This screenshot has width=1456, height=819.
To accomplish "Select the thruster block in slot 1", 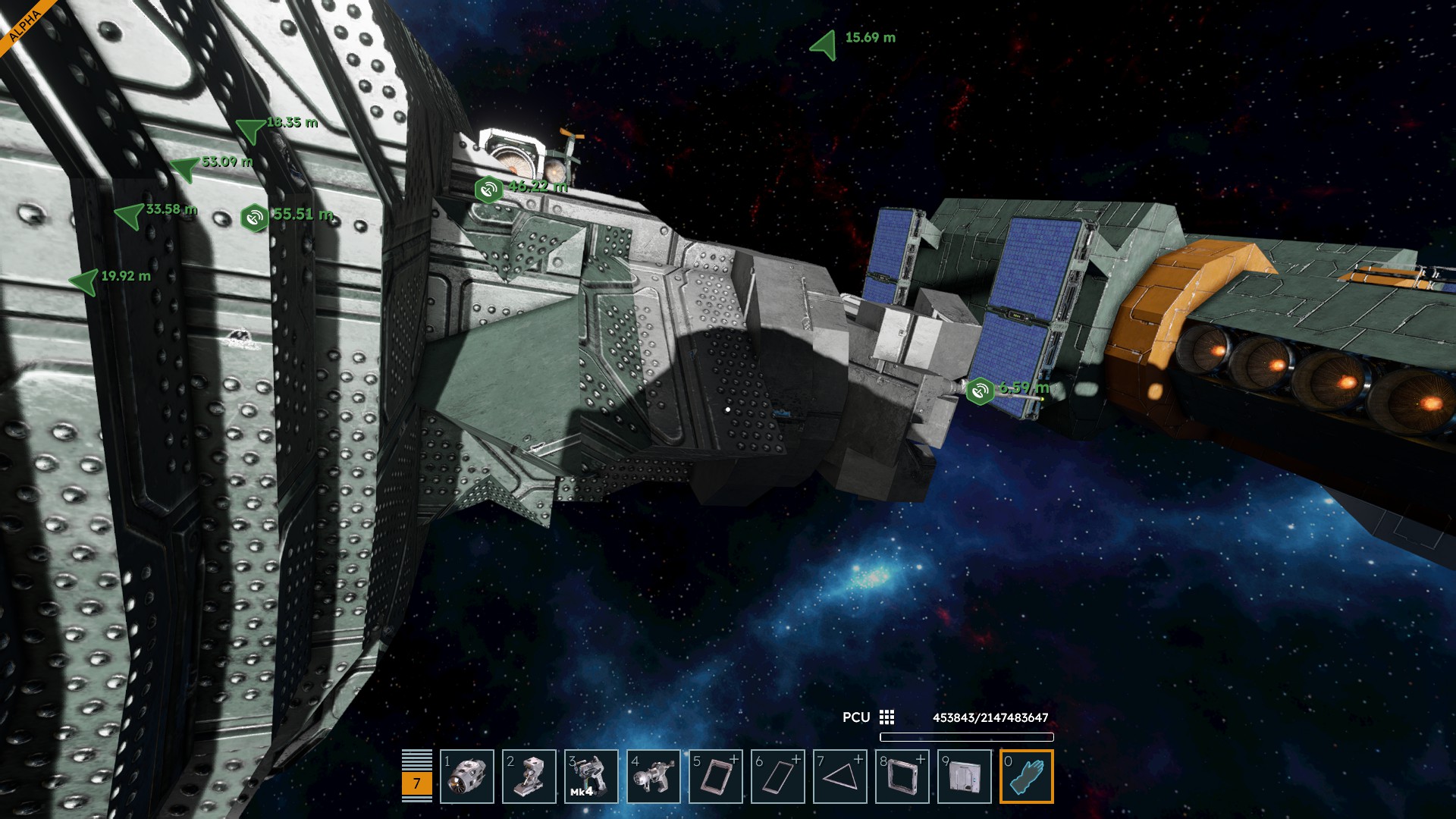I will 467,777.
